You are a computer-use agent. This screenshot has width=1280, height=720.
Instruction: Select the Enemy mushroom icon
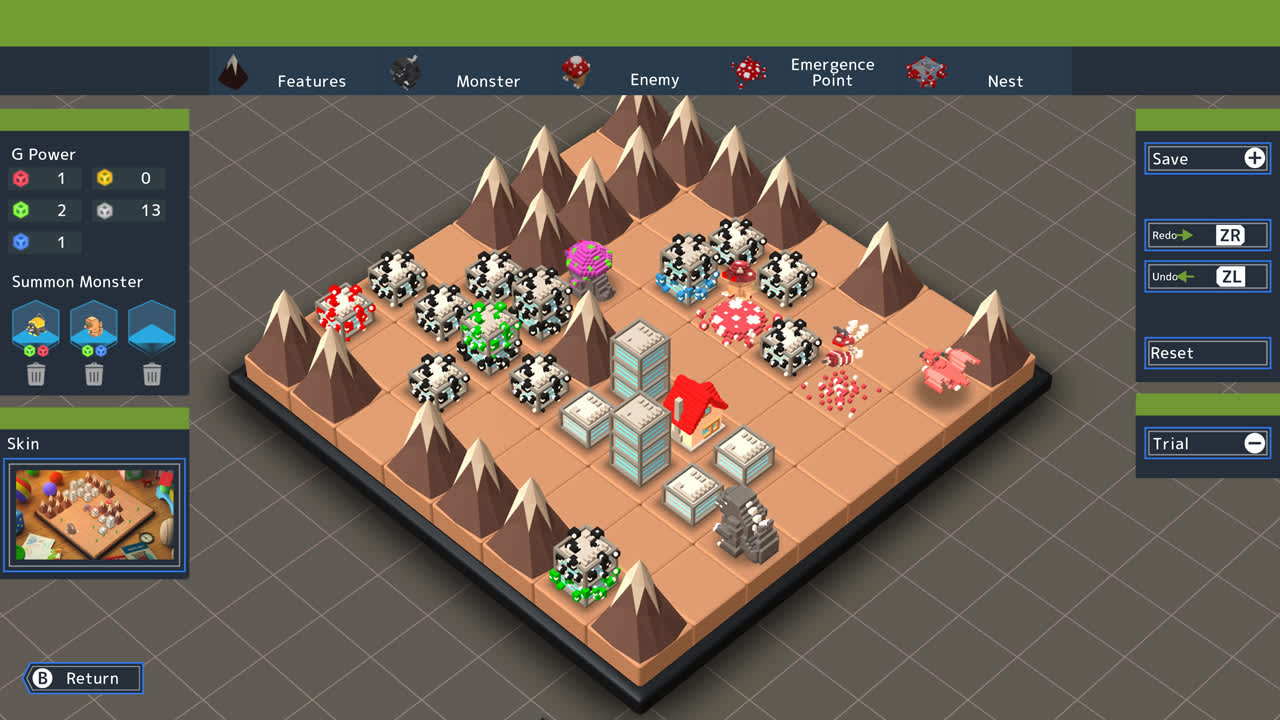(x=577, y=69)
